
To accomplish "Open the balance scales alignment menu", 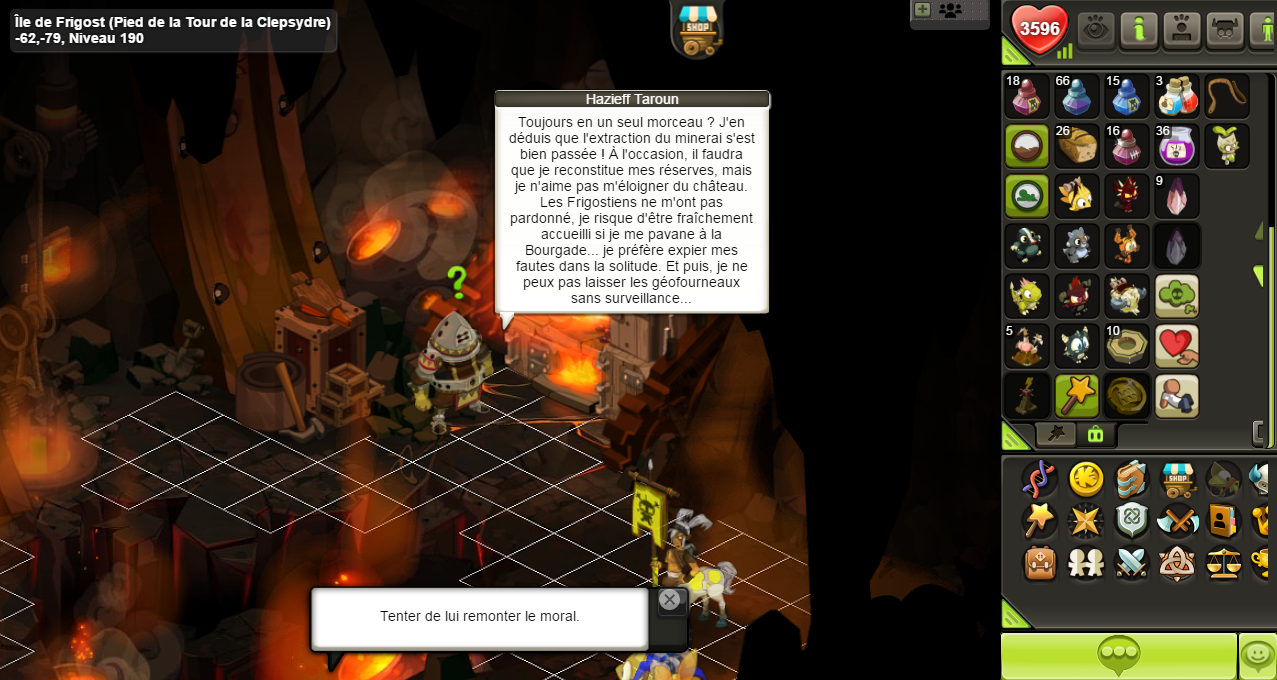I will click(1224, 563).
